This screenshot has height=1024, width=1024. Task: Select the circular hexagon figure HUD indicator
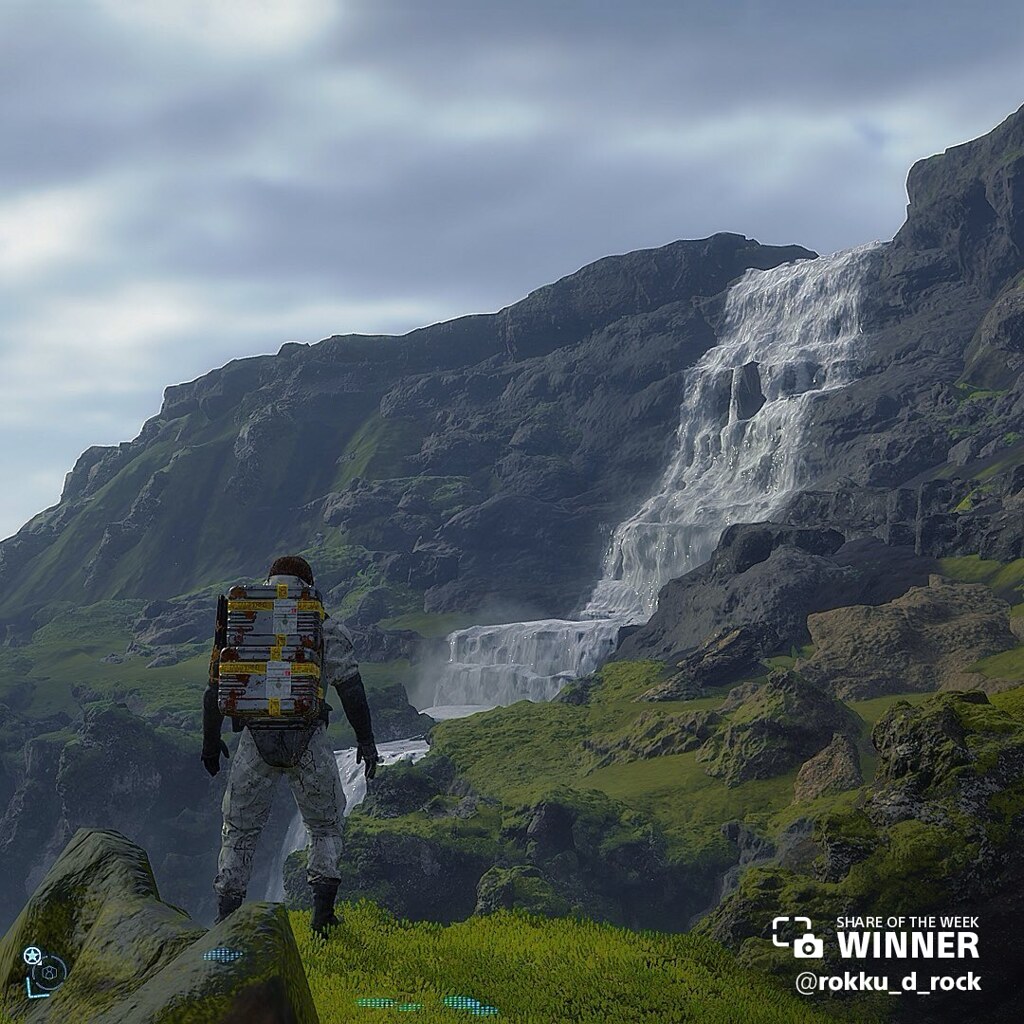click(x=49, y=971)
